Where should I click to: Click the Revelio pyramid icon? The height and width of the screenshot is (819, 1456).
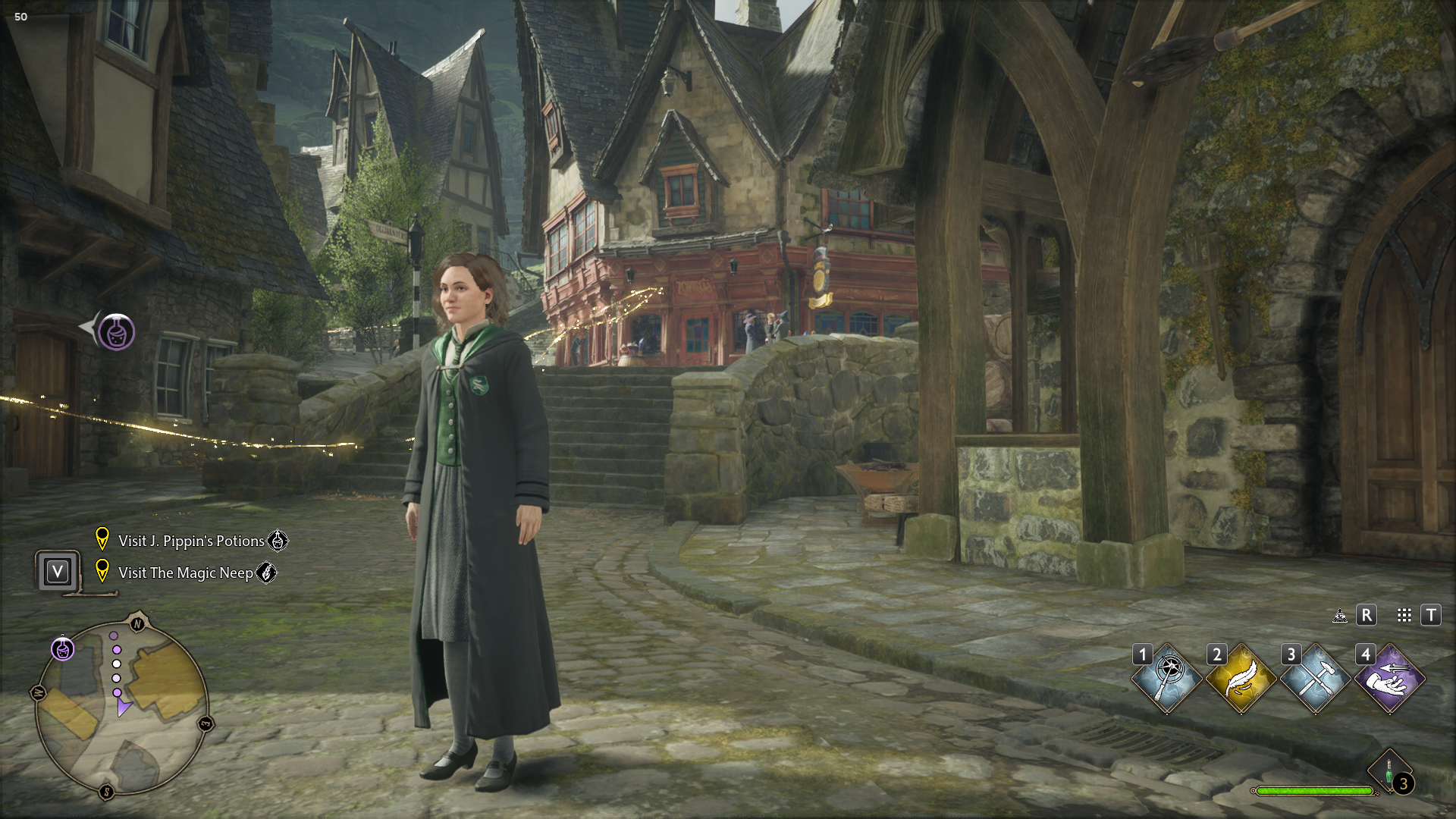click(x=1340, y=615)
